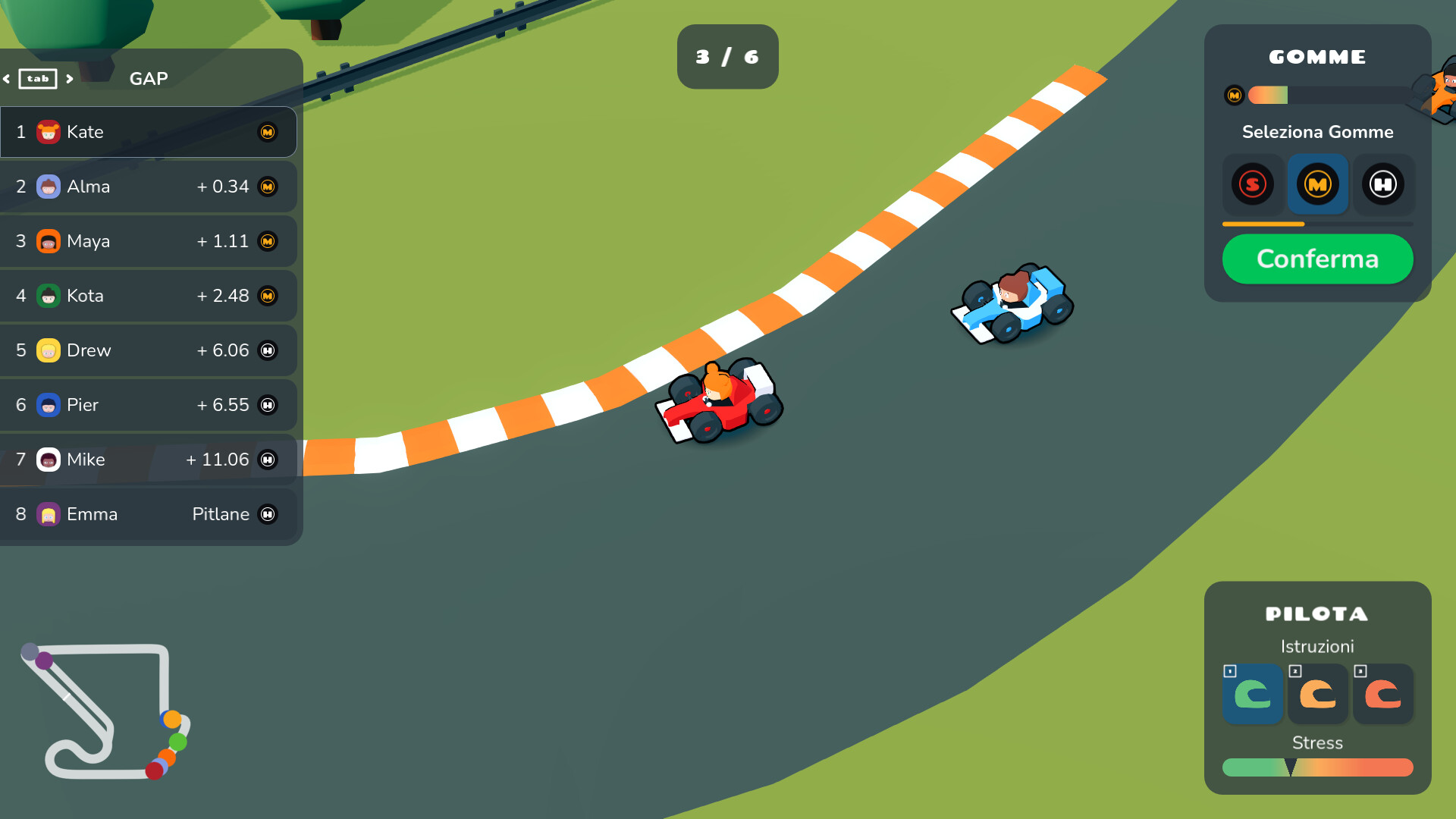Screen dimensions: 1456x819
Task: Select the red aggressive helmet icon
Action: click(1382, 694)
